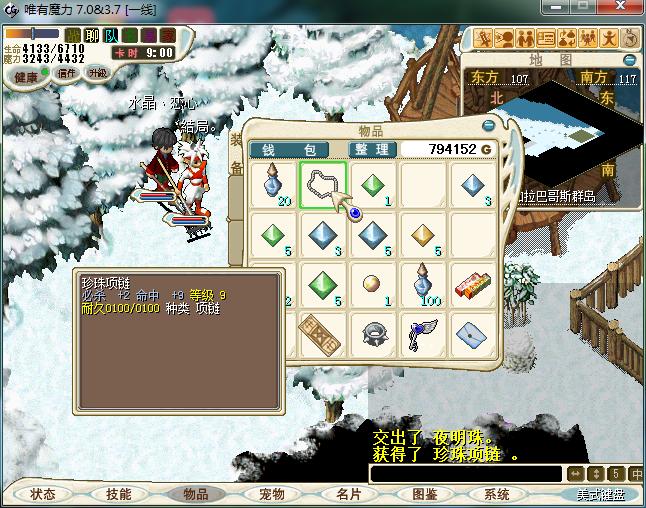Select the pearl necklace item slot
Screen dimensions: 646x508
[x=323, y=186]
